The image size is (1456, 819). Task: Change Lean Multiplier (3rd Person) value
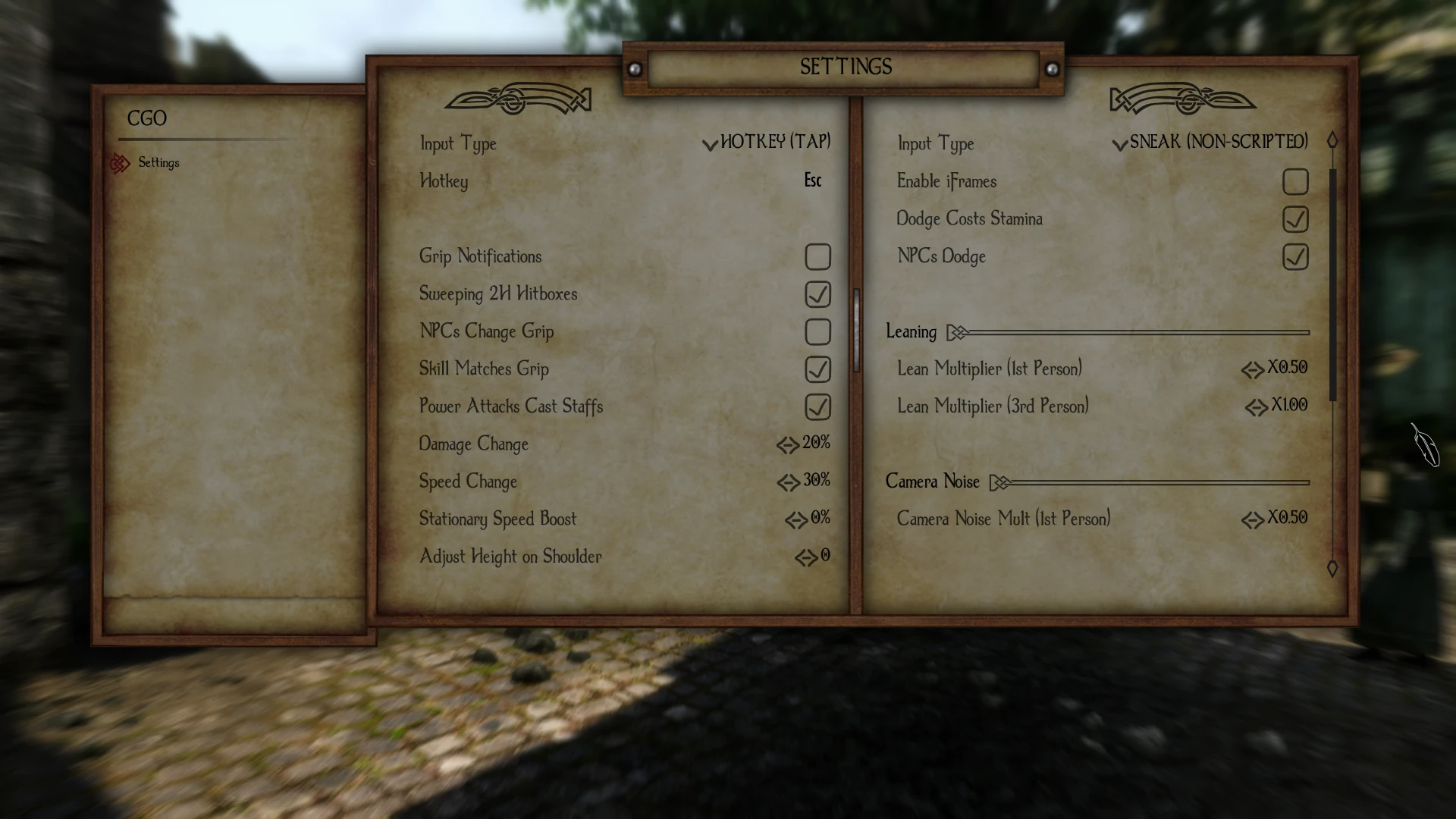[1277, 406]
